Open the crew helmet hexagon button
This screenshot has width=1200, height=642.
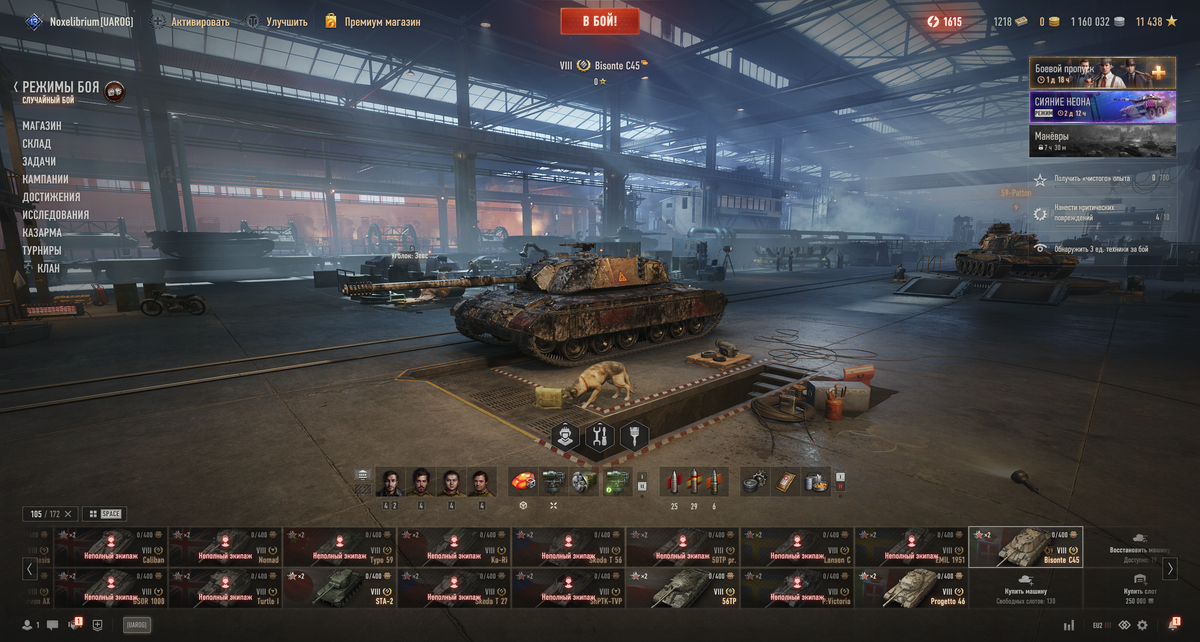pos(566,436)
